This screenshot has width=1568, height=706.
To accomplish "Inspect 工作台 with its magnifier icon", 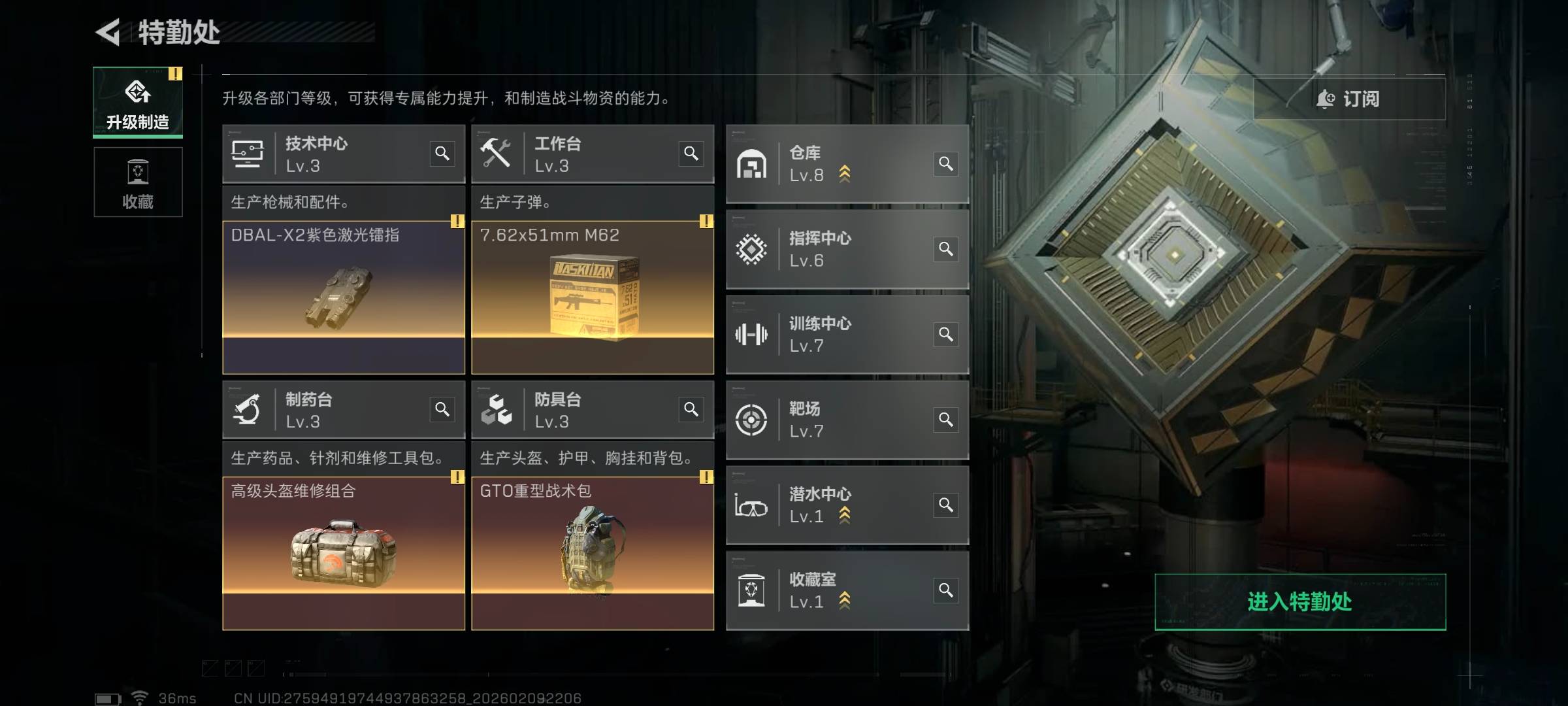I will [691, 154].
